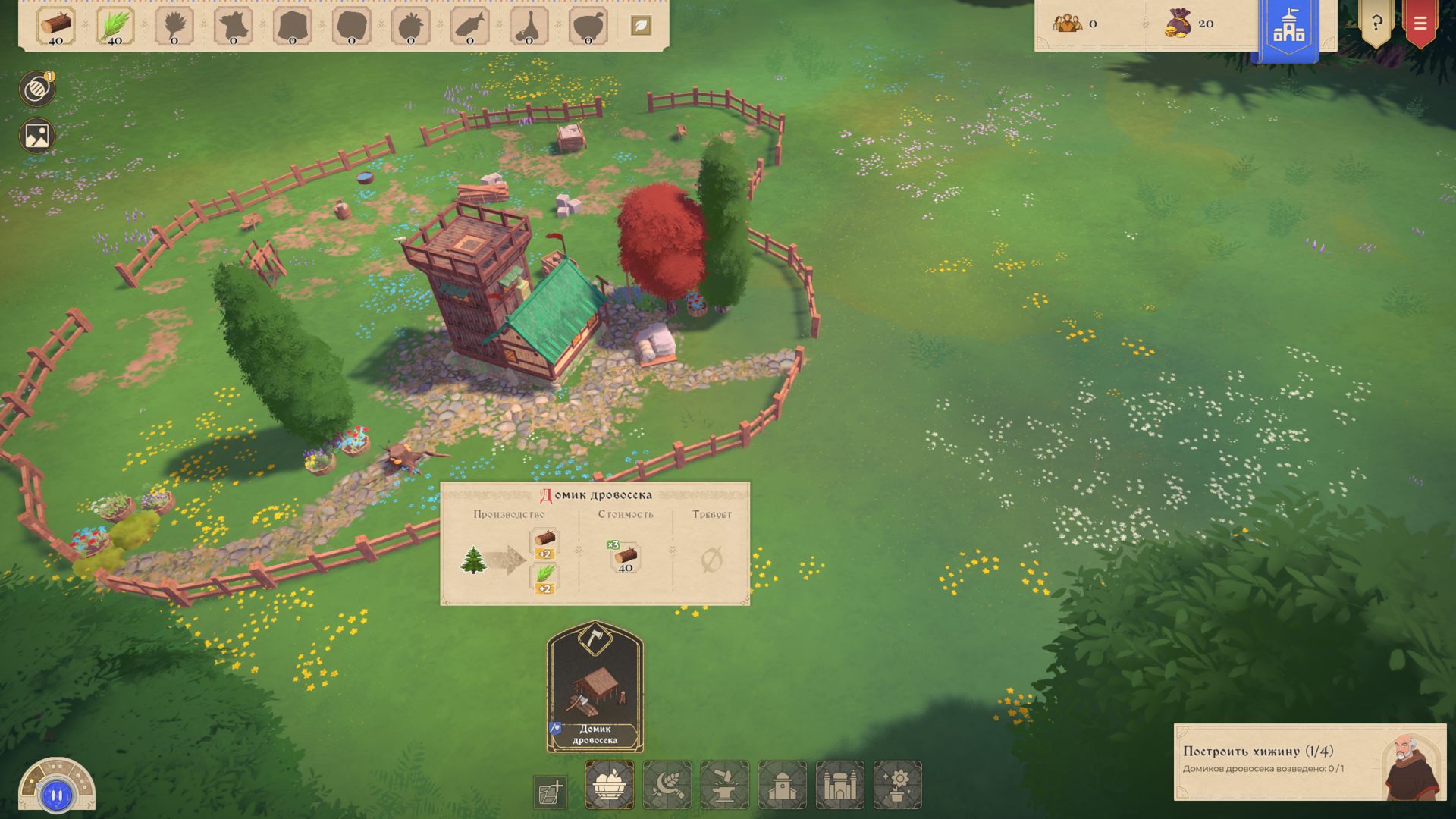The width and height of the screenshot is (1456, 819).
Task: Select the wood log resource slot
Action: [56, 27]
